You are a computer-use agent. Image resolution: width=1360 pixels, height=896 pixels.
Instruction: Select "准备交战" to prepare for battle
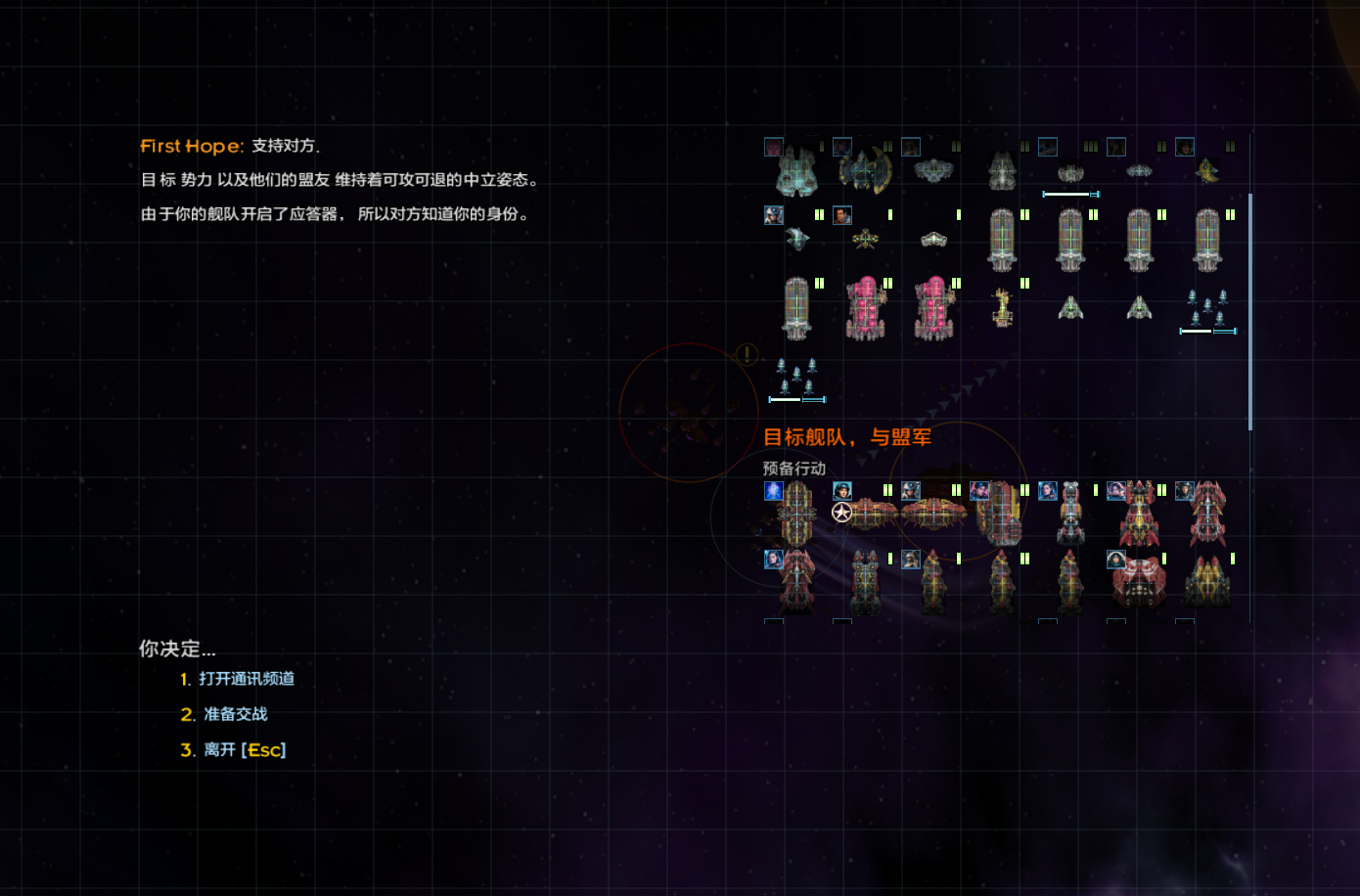coord(233,714)
